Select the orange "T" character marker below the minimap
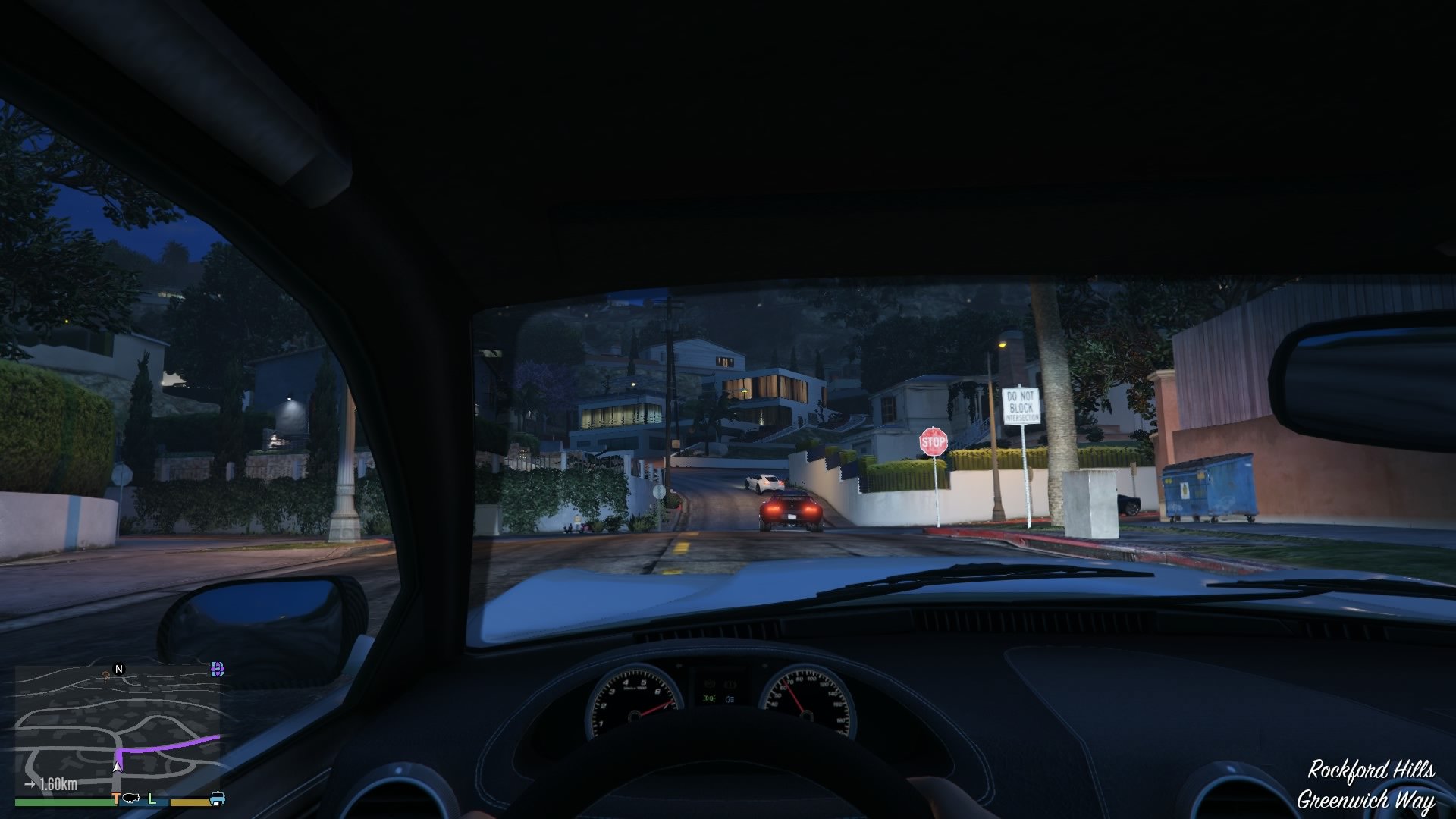Image resolution: width=1456 pixels, height=819 pixels. (115, 799)
